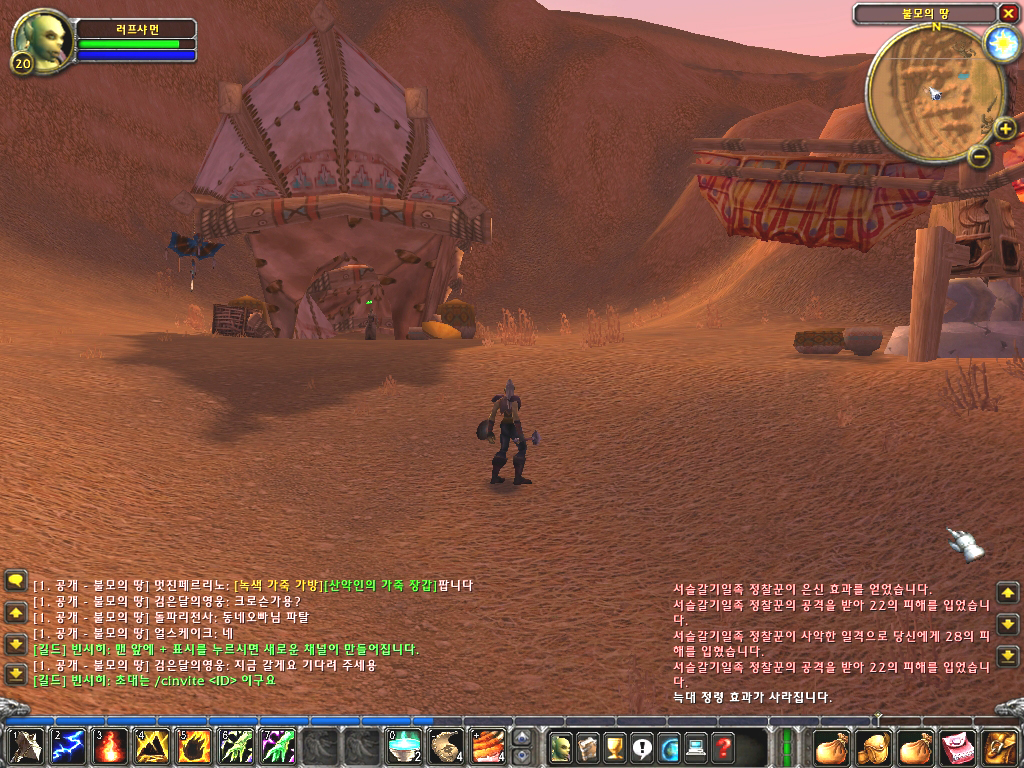
Task: Open the circular minimap
Action: (924, 92)
